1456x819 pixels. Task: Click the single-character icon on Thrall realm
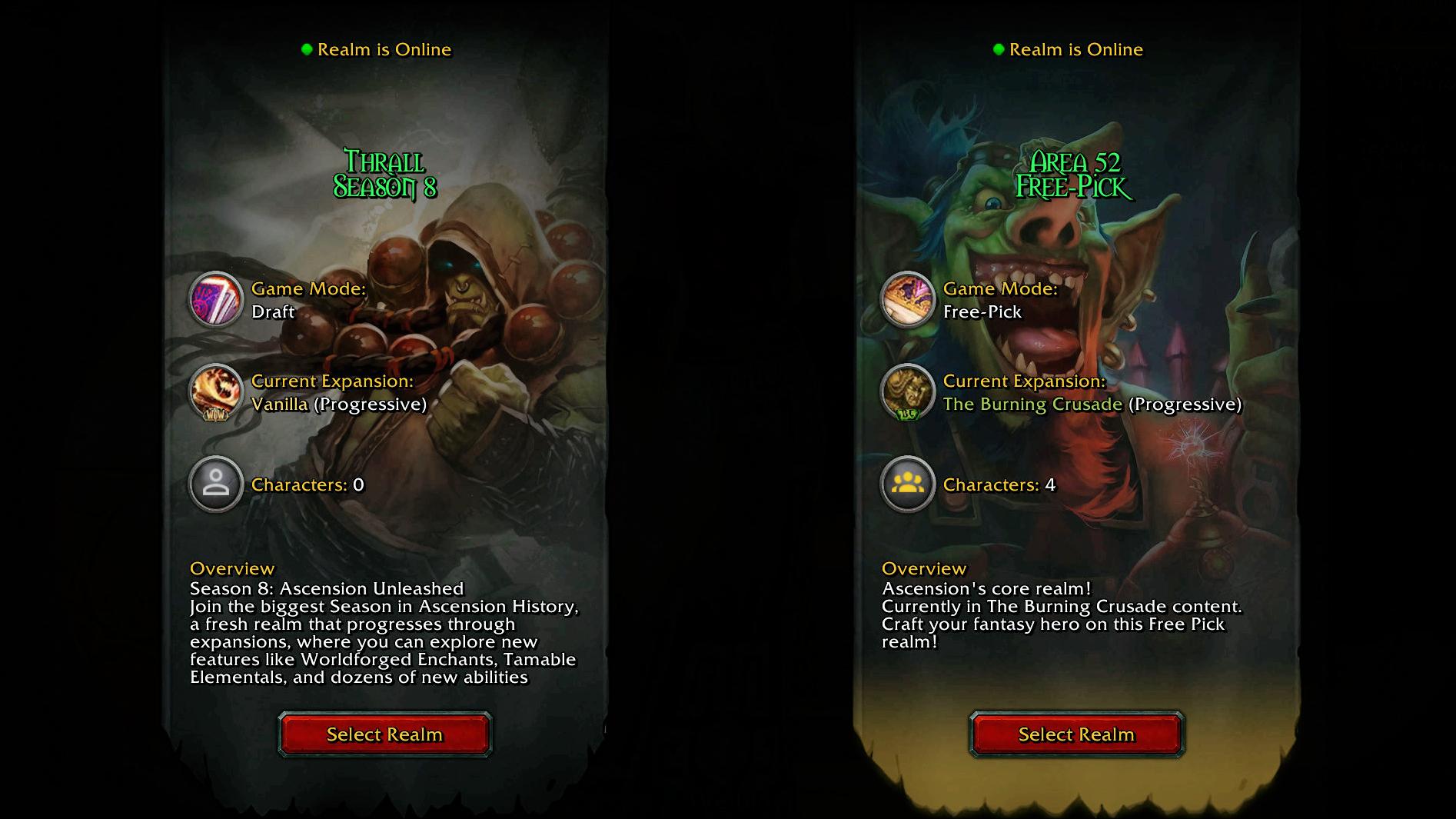[216, 484]
